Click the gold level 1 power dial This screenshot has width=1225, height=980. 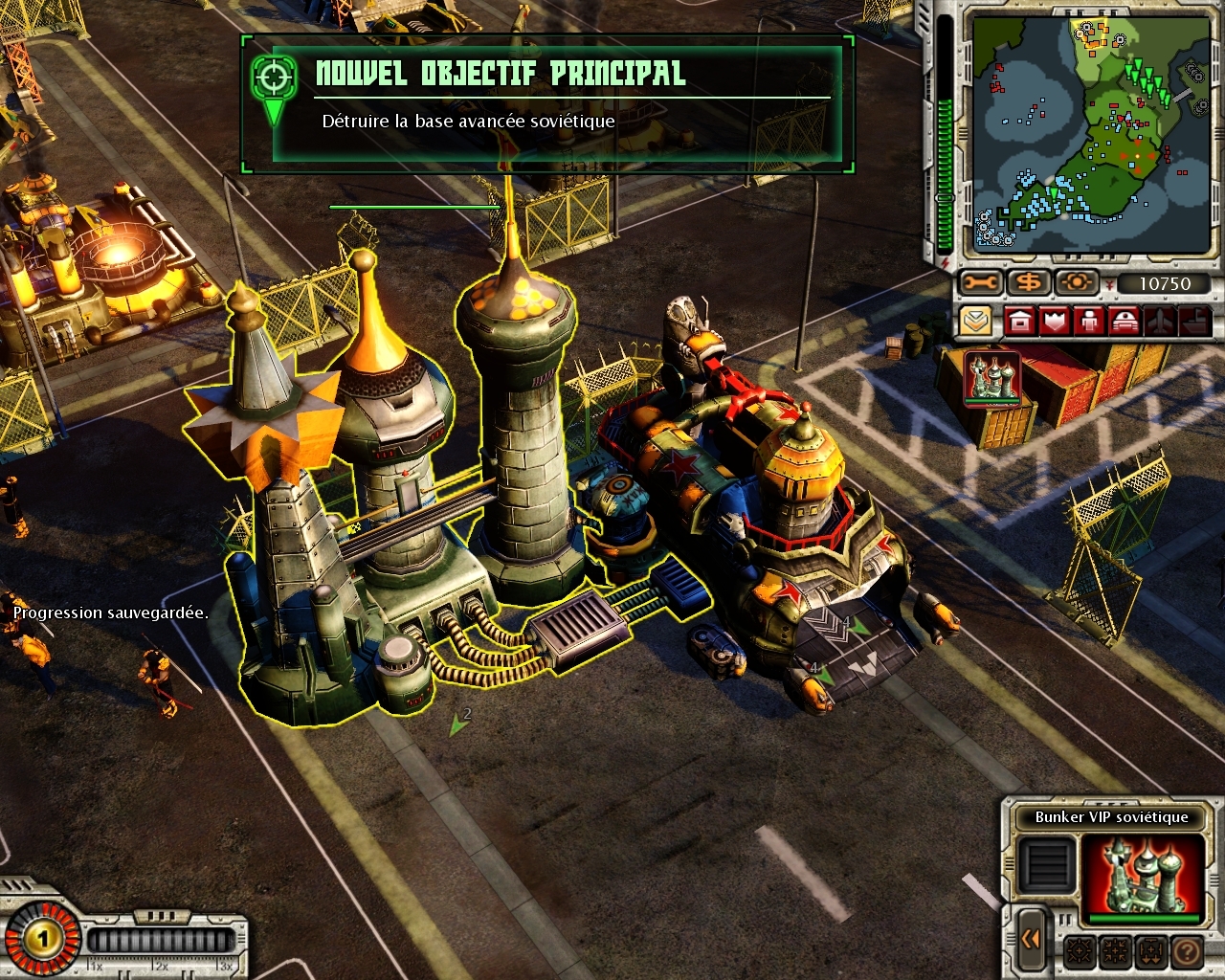click(42, 939)
